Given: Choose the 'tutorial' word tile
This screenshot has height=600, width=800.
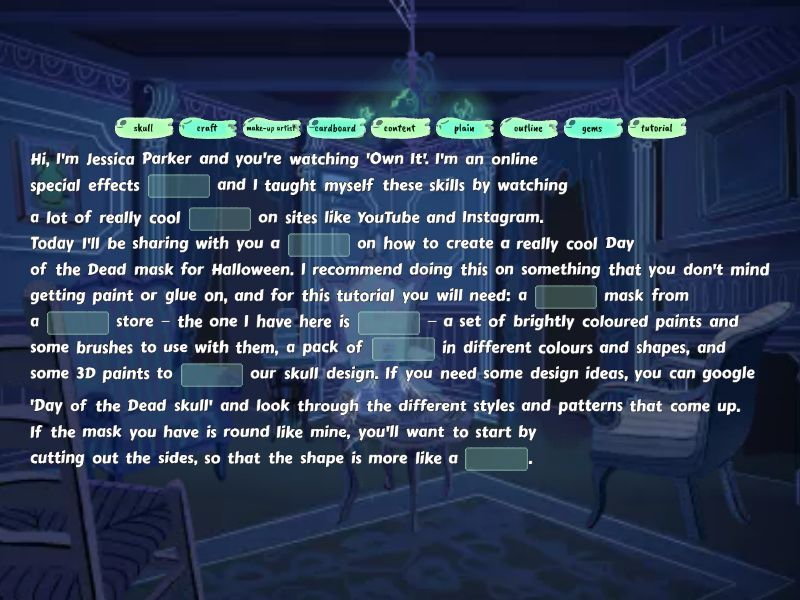Looking at the screenshot, I should tap(656, 128).
